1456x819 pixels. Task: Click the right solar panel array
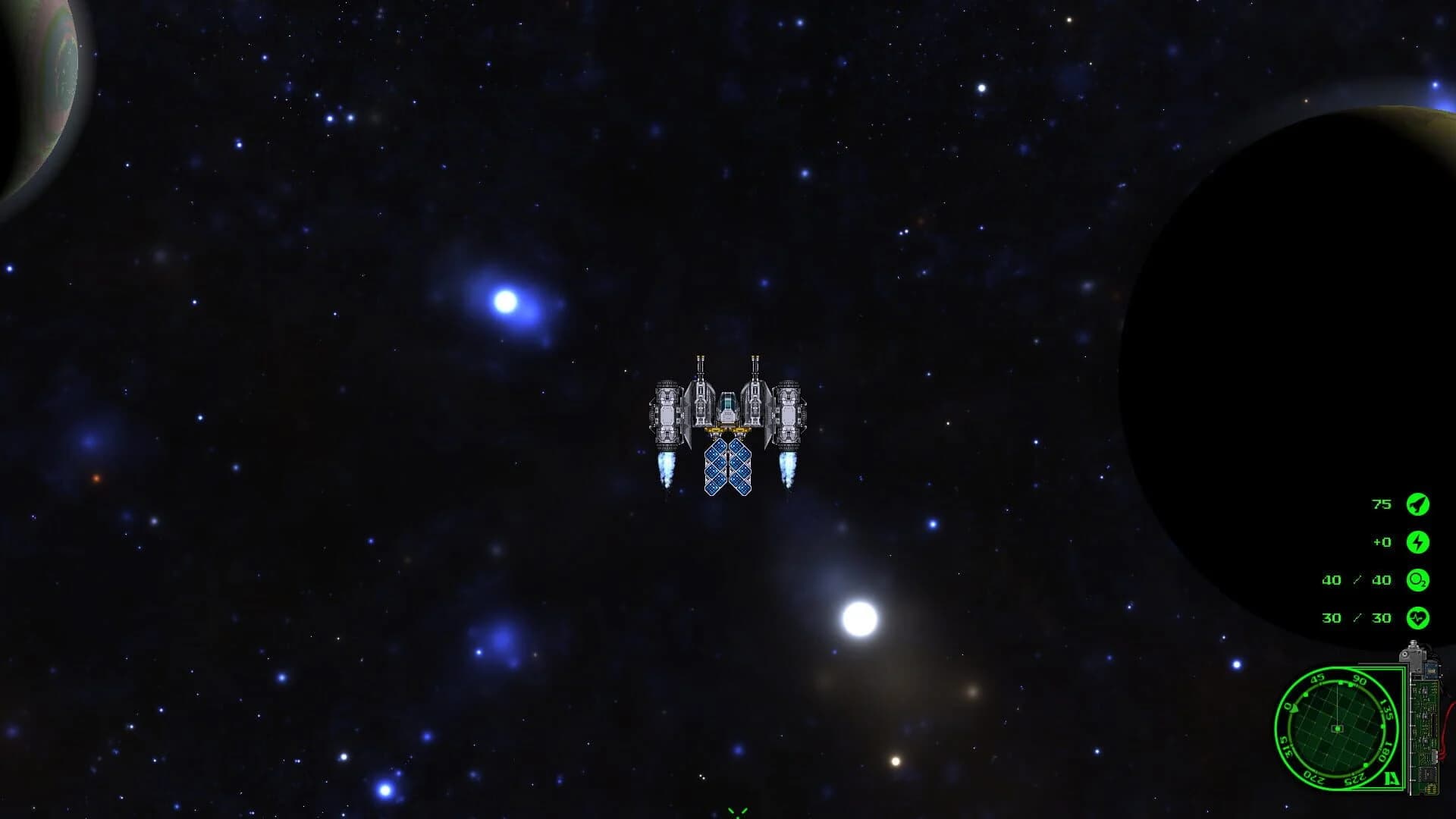(x=740, y=466)
